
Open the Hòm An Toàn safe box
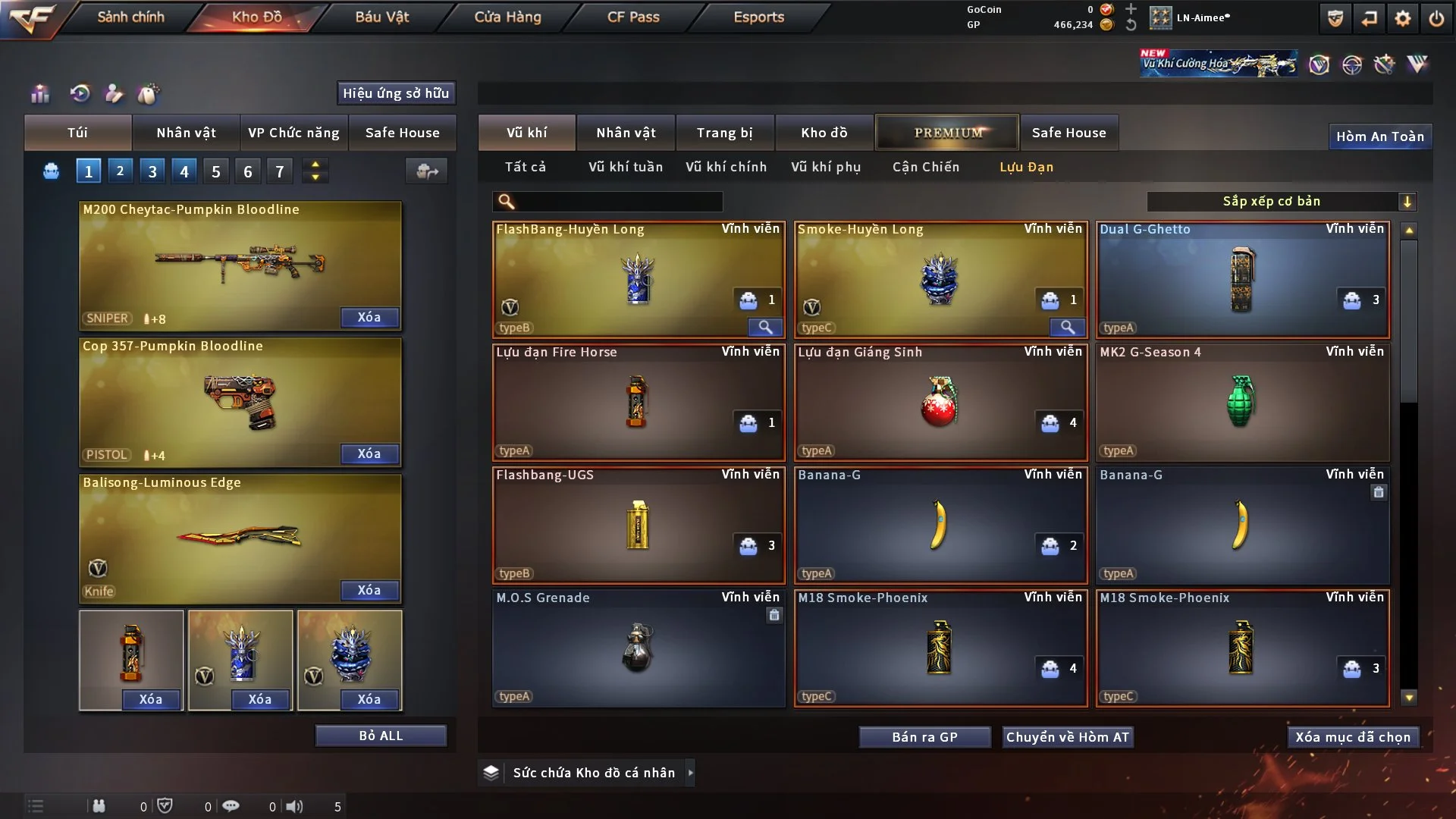[1379, 136]
